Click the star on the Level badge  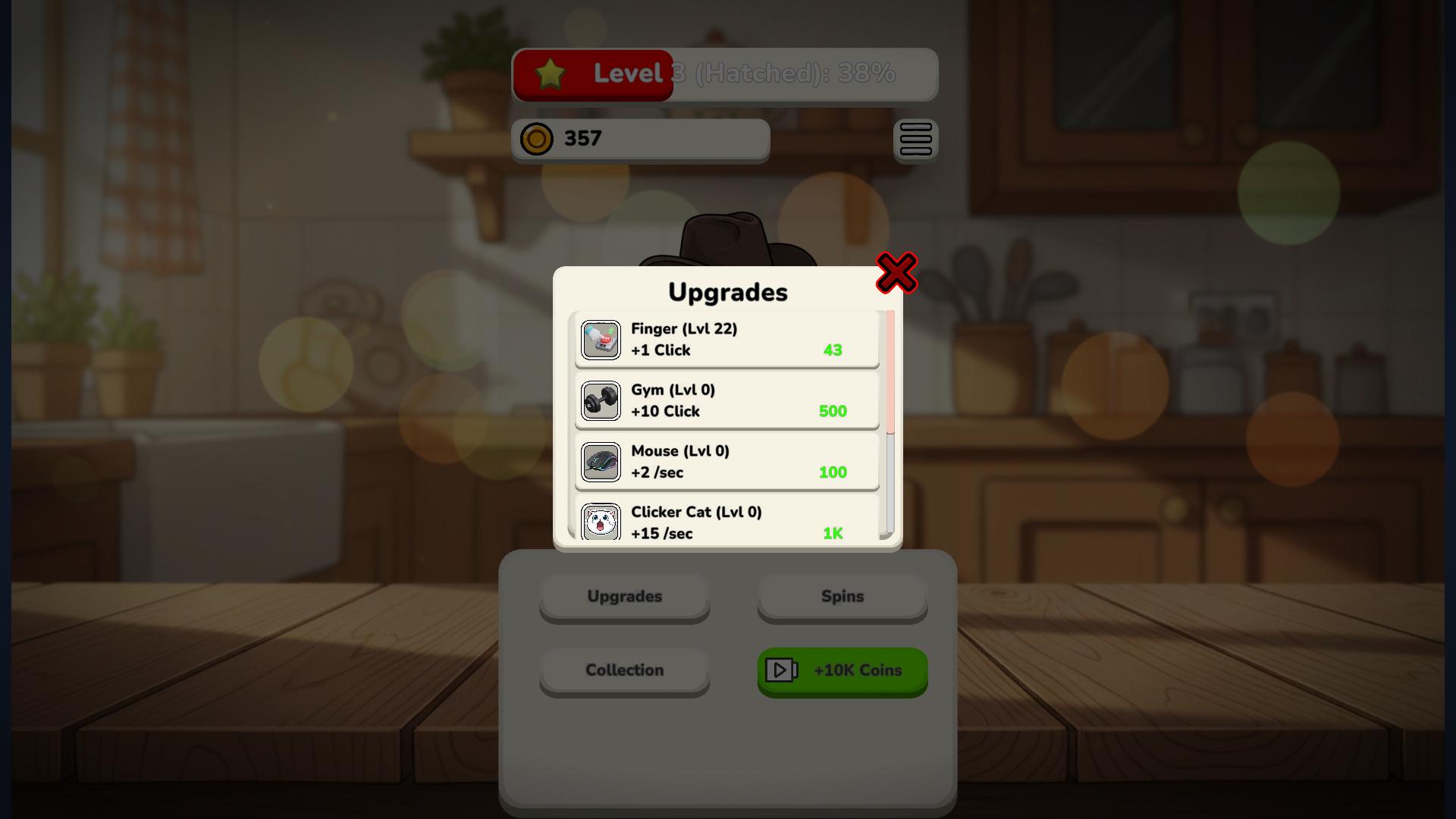point(549,74)
